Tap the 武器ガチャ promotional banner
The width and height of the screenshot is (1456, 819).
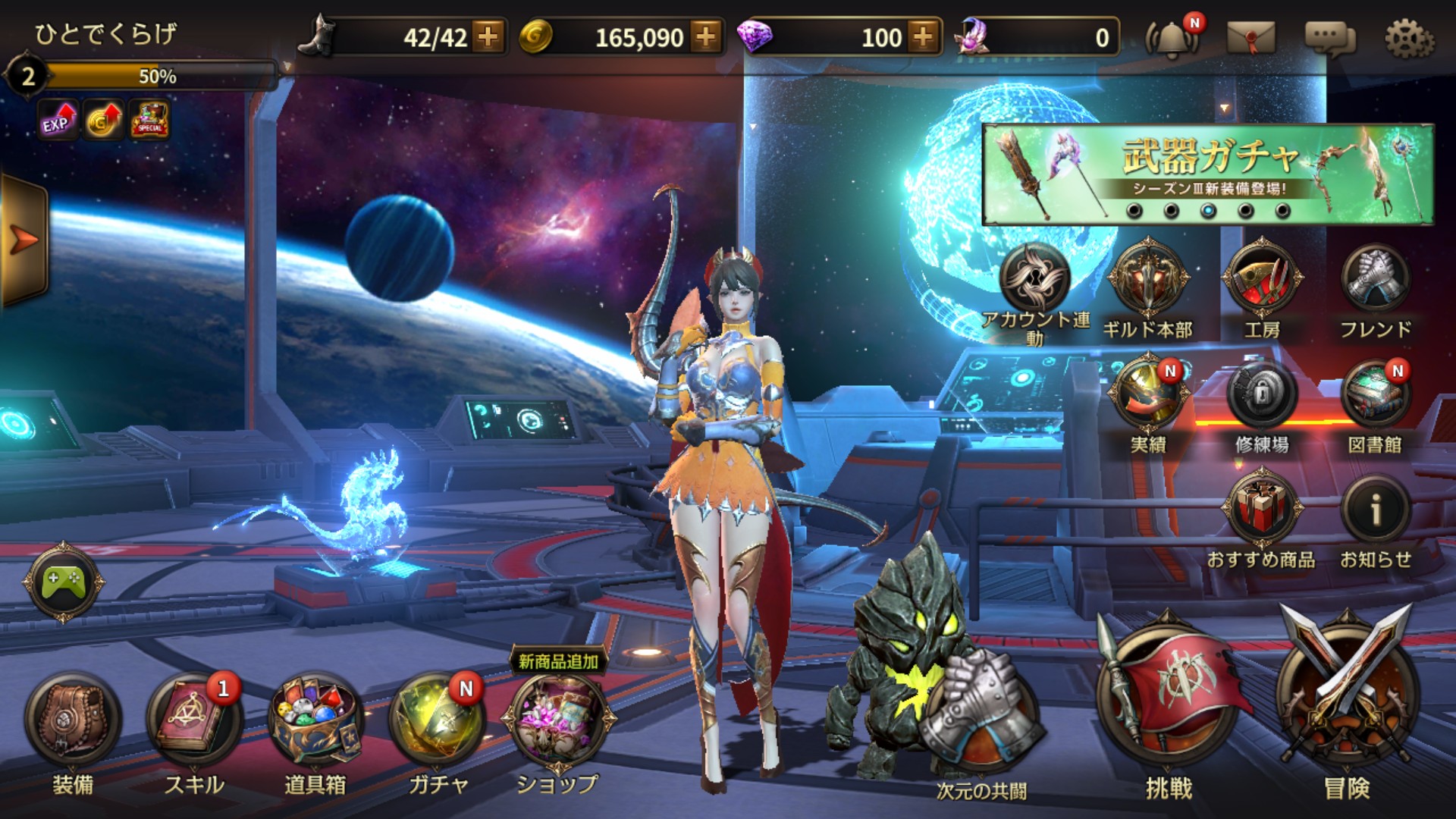click(x=1207, y=174)
